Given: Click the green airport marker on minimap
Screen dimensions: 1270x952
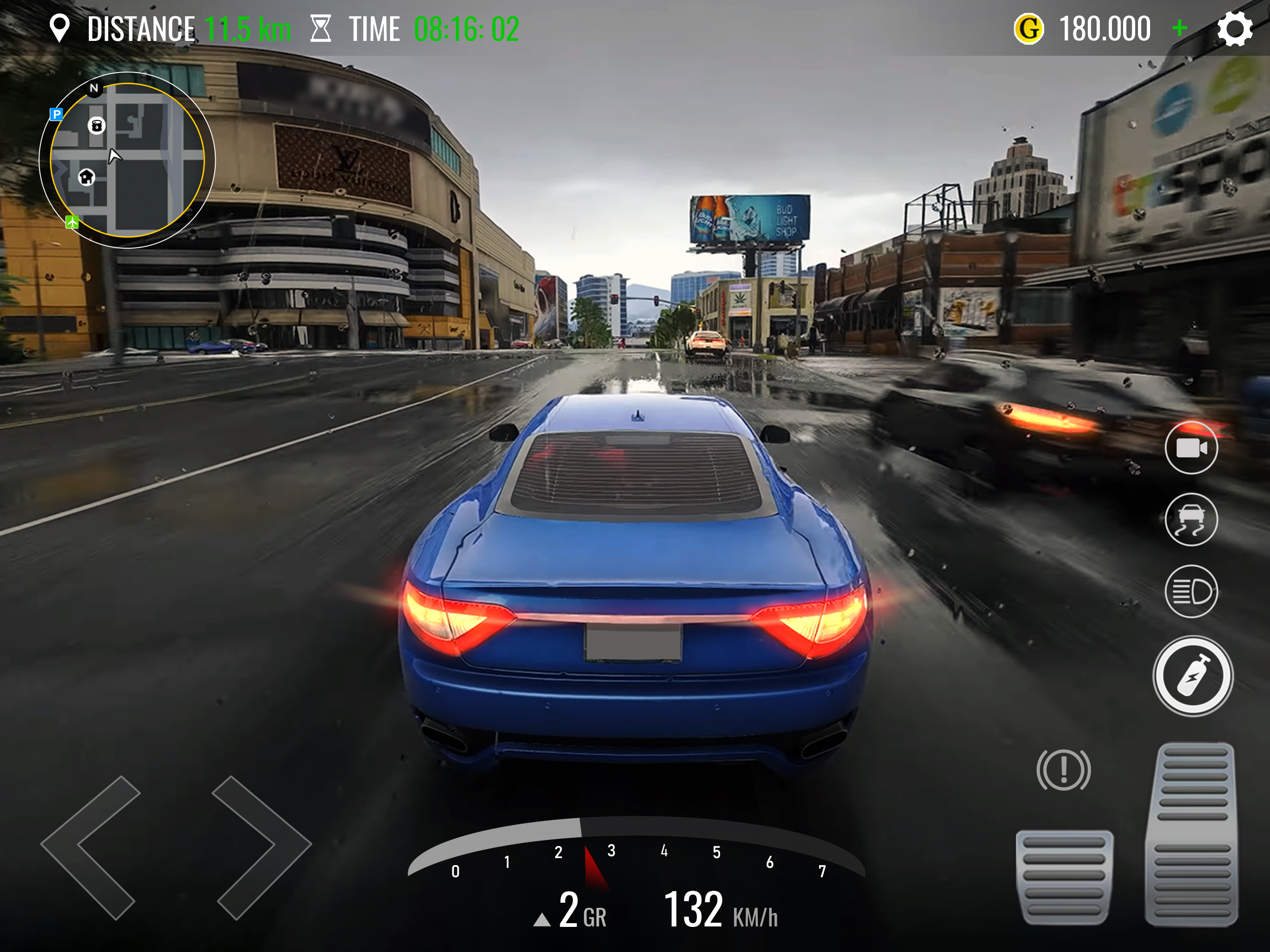Looking at the screenshot, I should [x=73, y=222].
